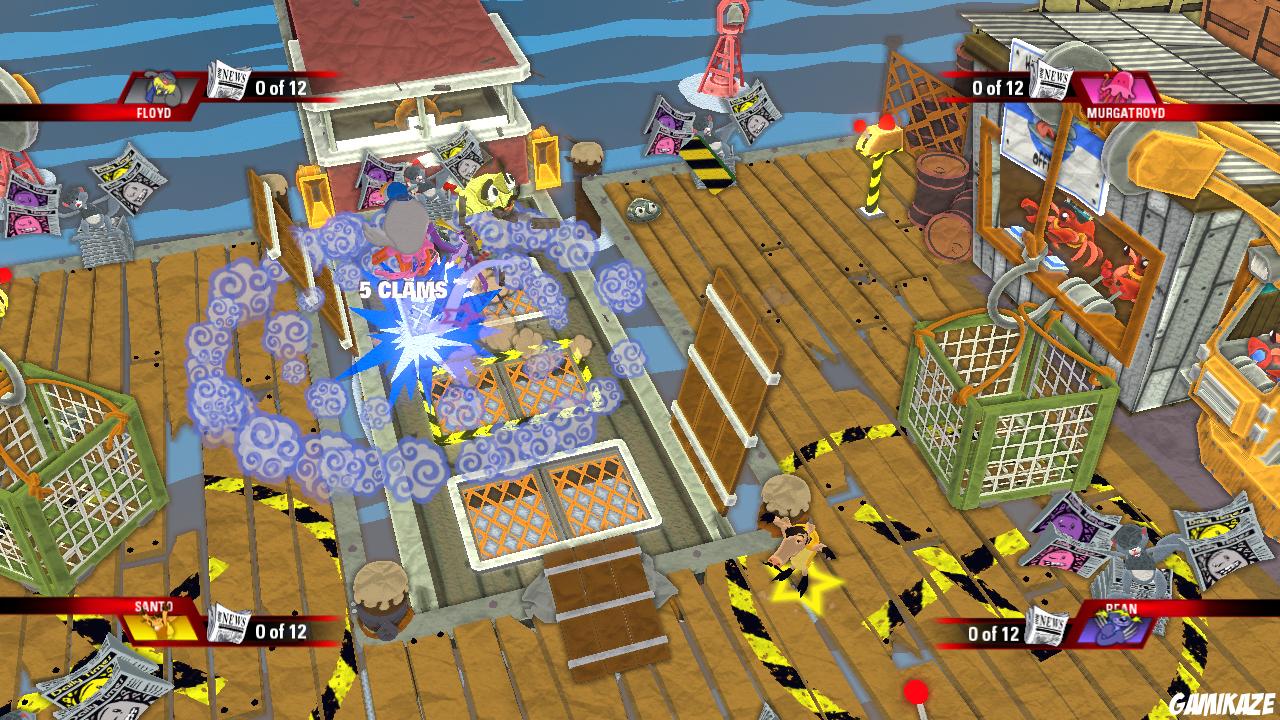Click the newspaper icon beside Murgatroyd's portrait
Screen dimensions: 1280x720
(x=1050, y=81)
